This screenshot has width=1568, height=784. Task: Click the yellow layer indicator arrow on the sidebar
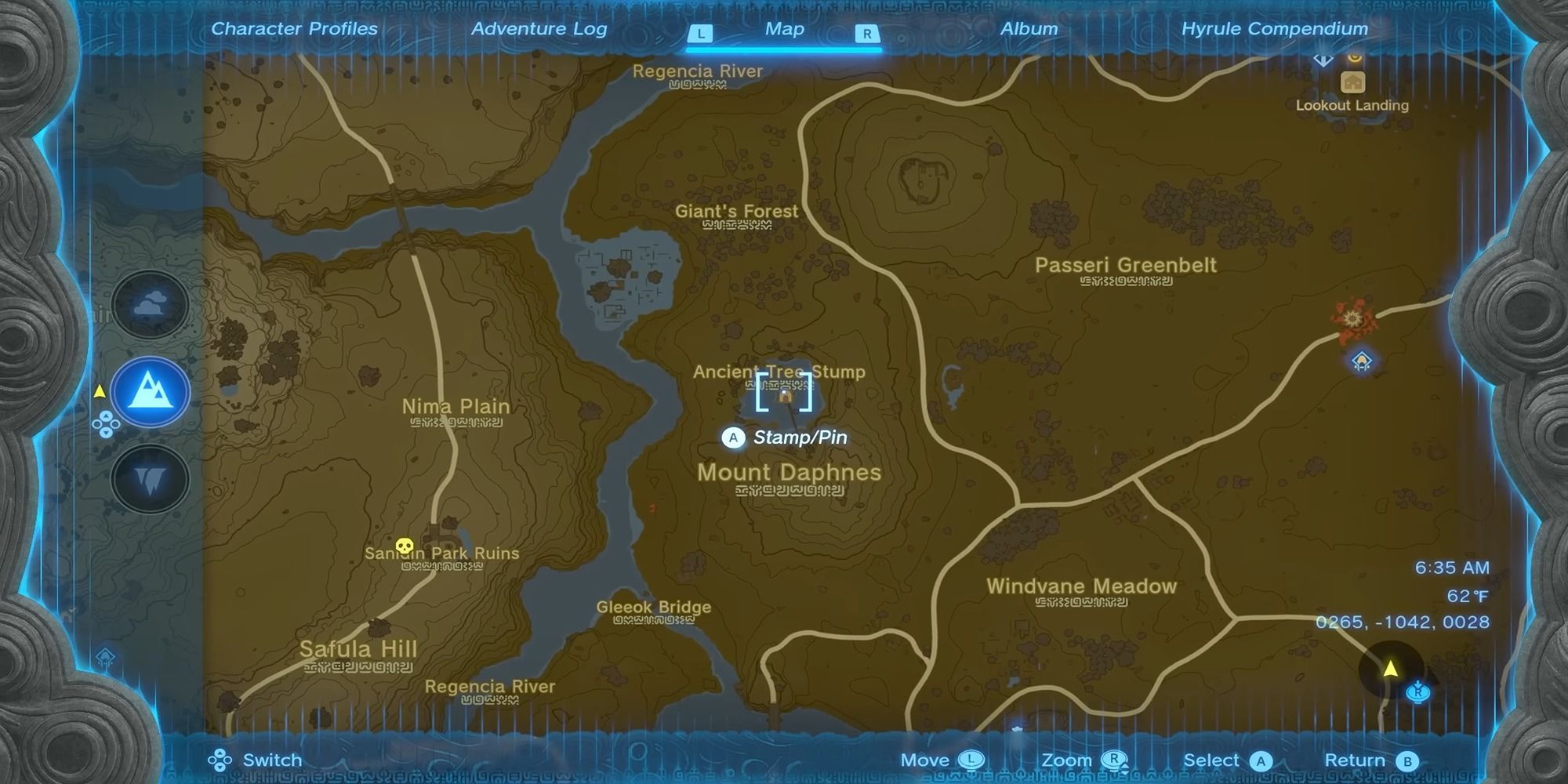(100, 392)
